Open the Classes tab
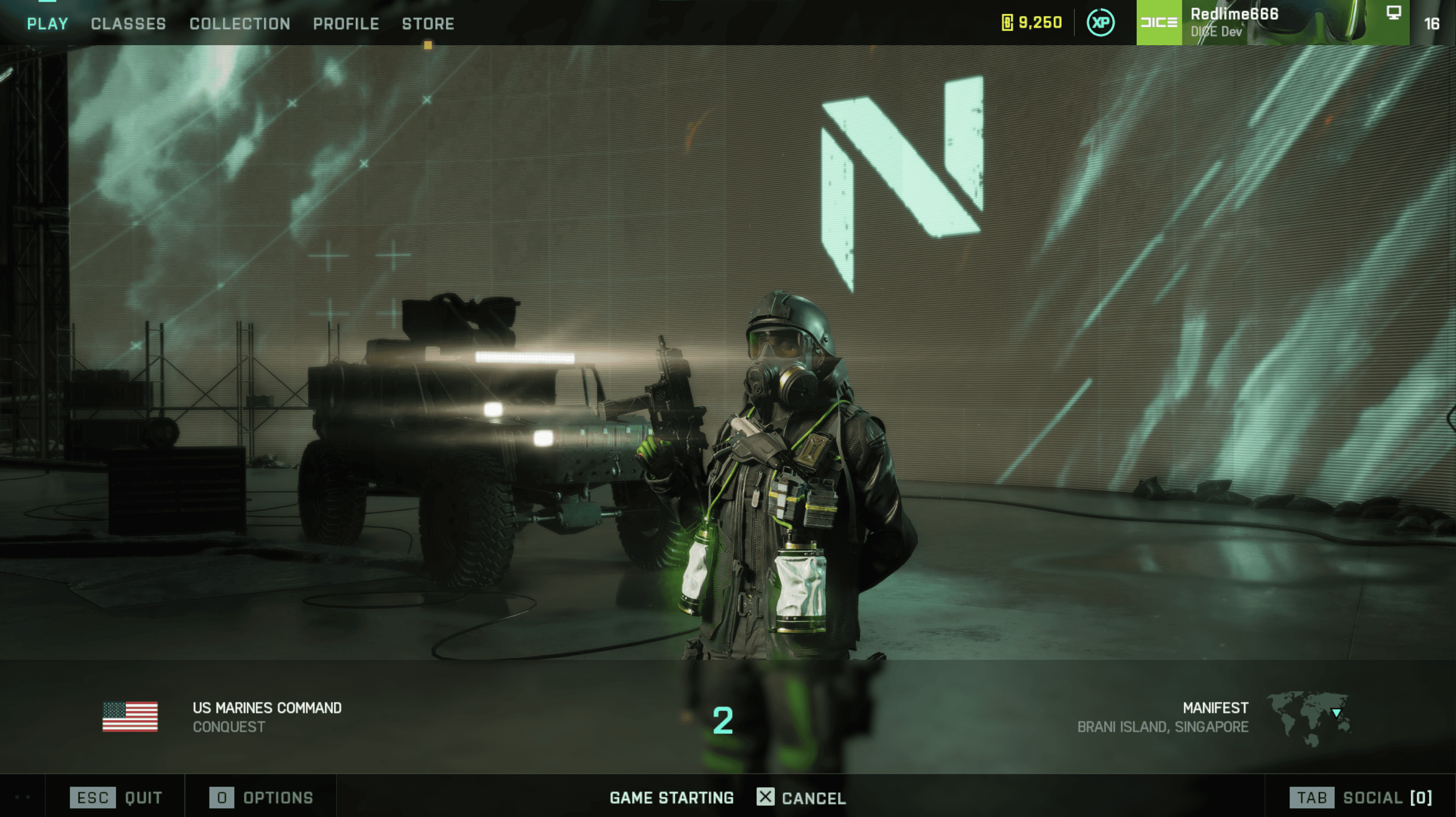 coord(128,24)
